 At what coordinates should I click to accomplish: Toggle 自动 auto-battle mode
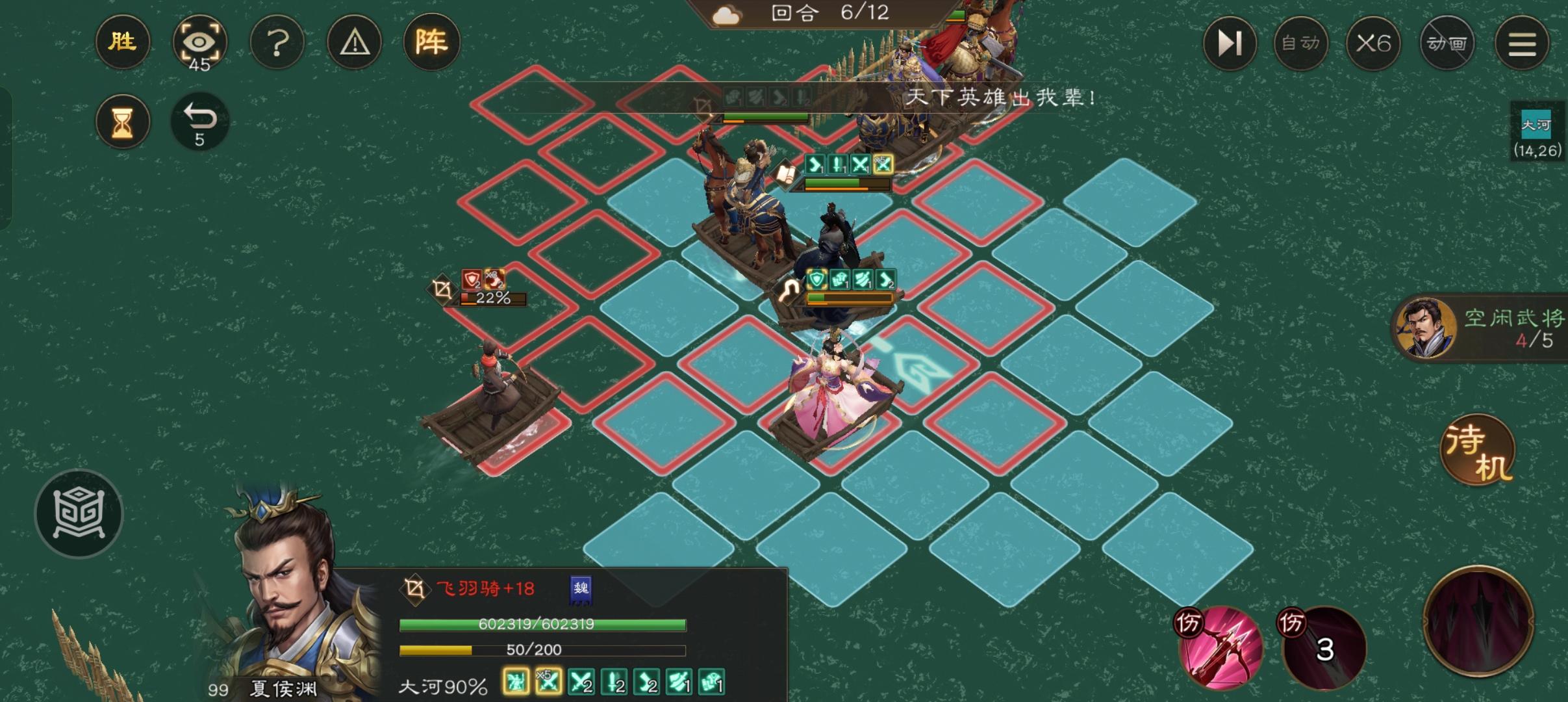(1301, 43)
